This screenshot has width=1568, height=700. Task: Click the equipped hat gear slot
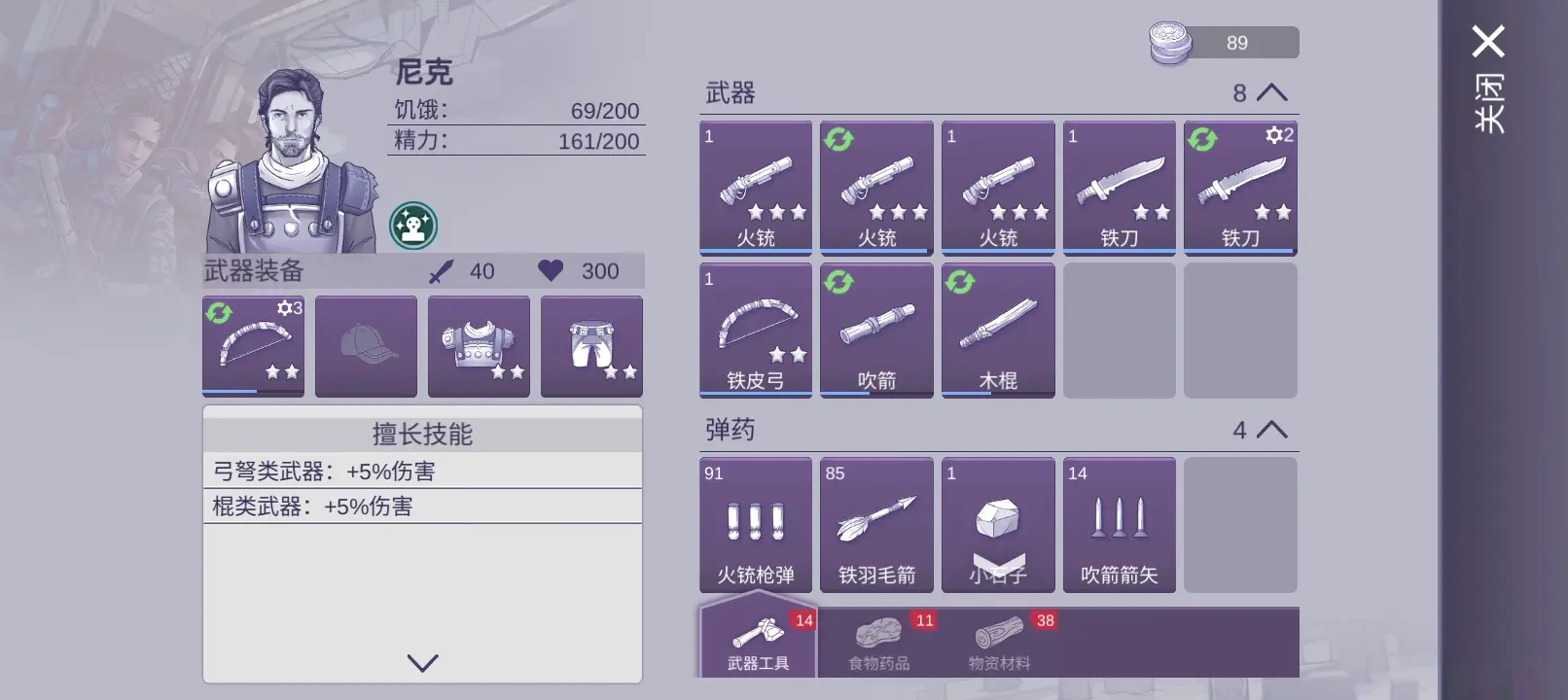coord(366,346)
